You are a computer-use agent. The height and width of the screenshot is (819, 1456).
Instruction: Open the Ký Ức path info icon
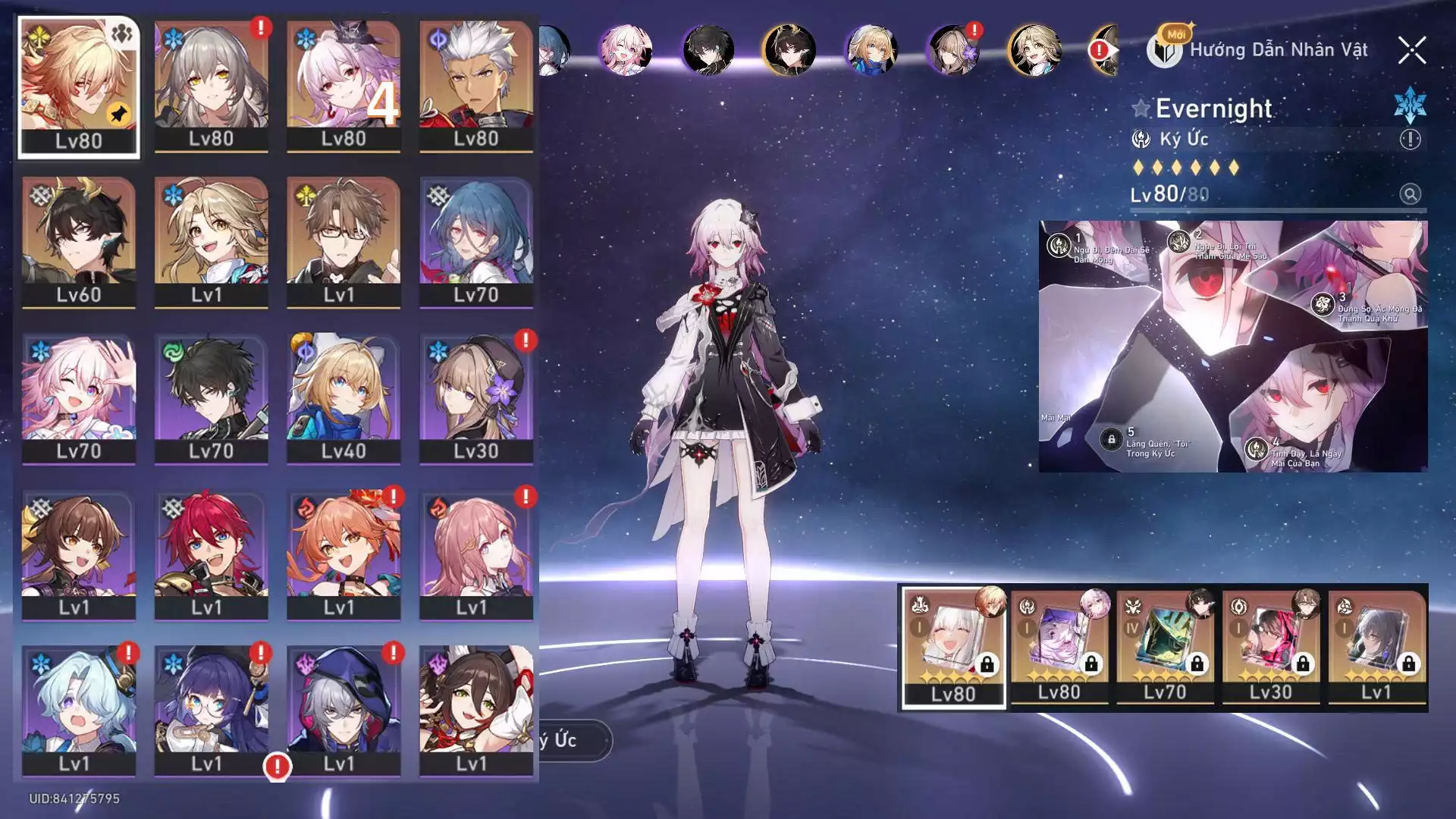click(1410, 140)
